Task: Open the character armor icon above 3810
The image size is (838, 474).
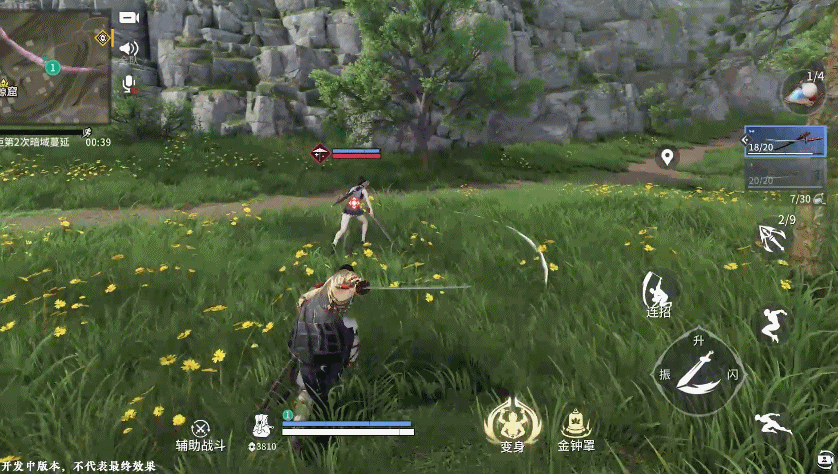Action: (x=261, y=424)
